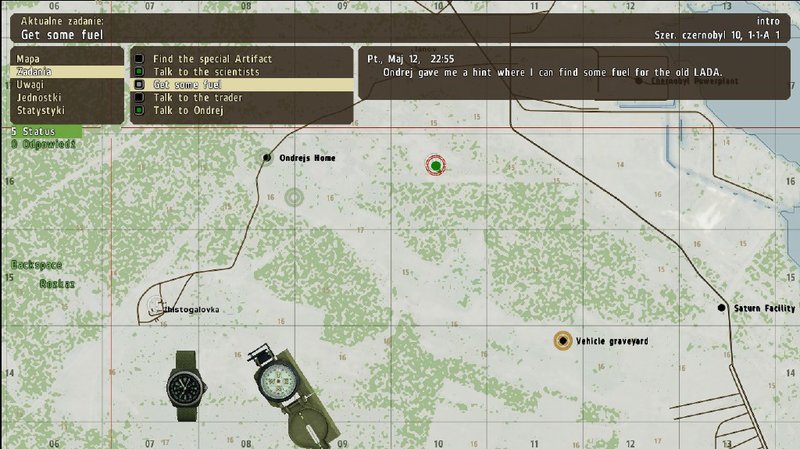Open the 'Talk to Ondrej' task
The height and width of the screenshot is (449, 800).
188,110
